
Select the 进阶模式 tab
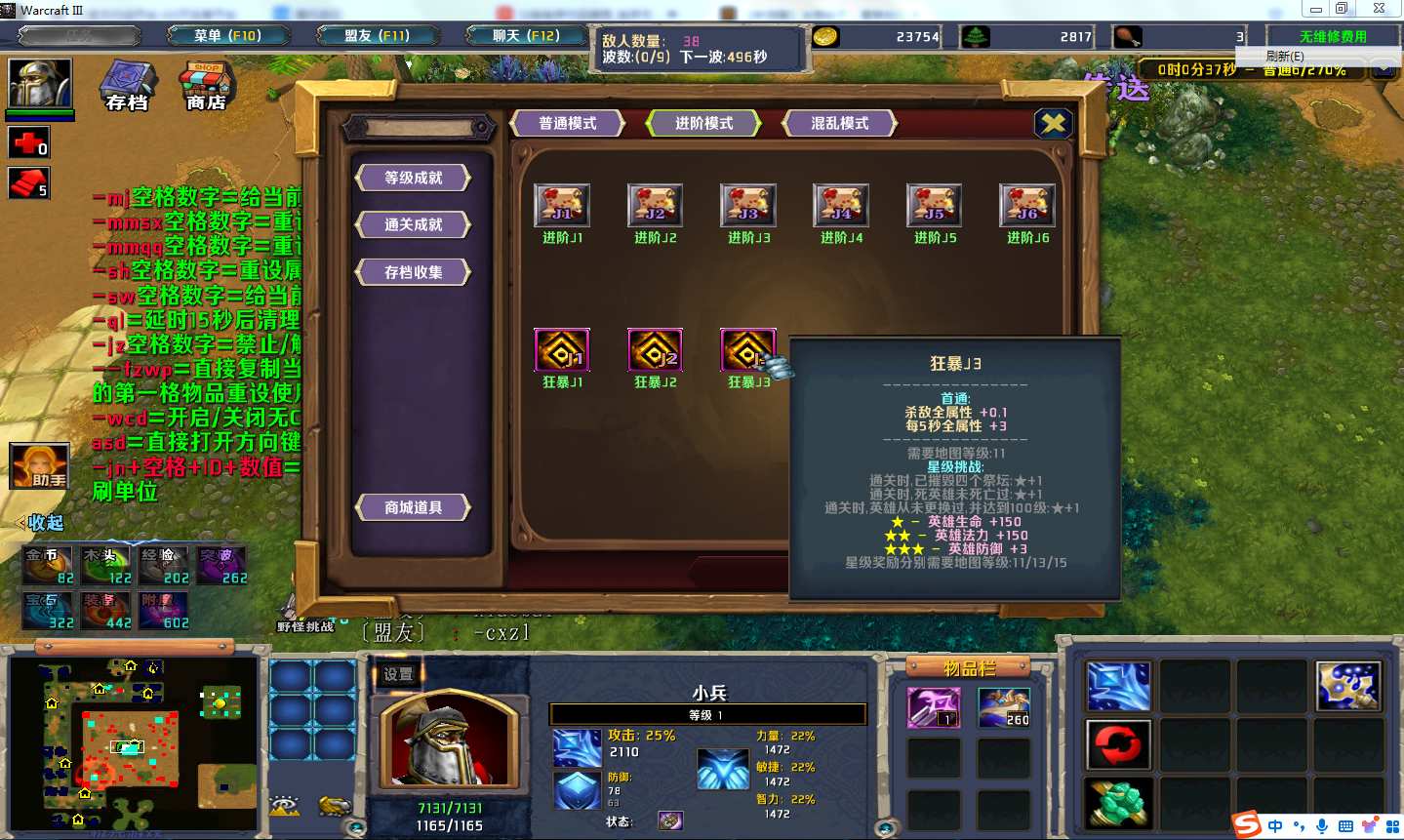(x=703, y=124)
